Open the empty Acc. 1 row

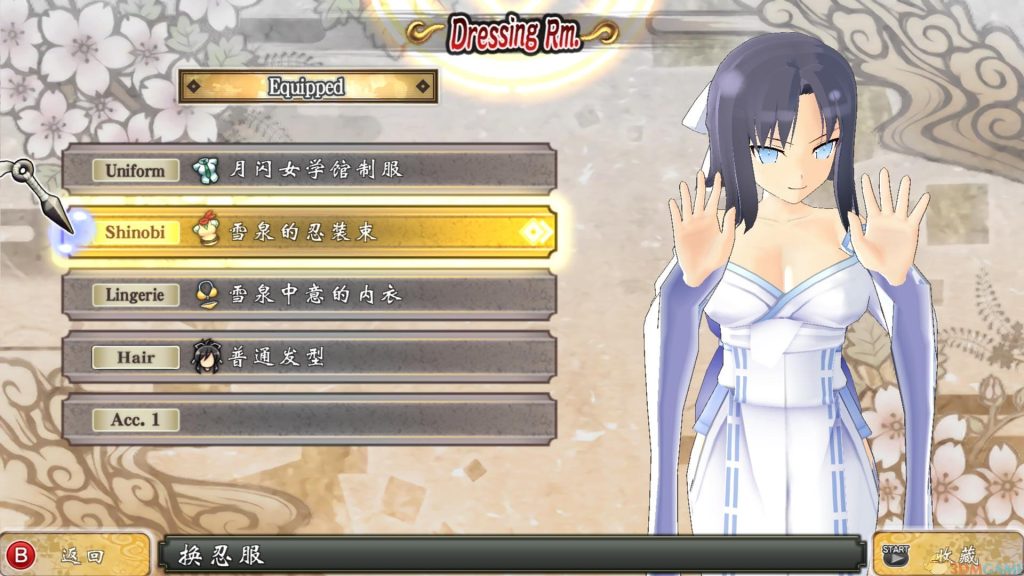point(309,419)
